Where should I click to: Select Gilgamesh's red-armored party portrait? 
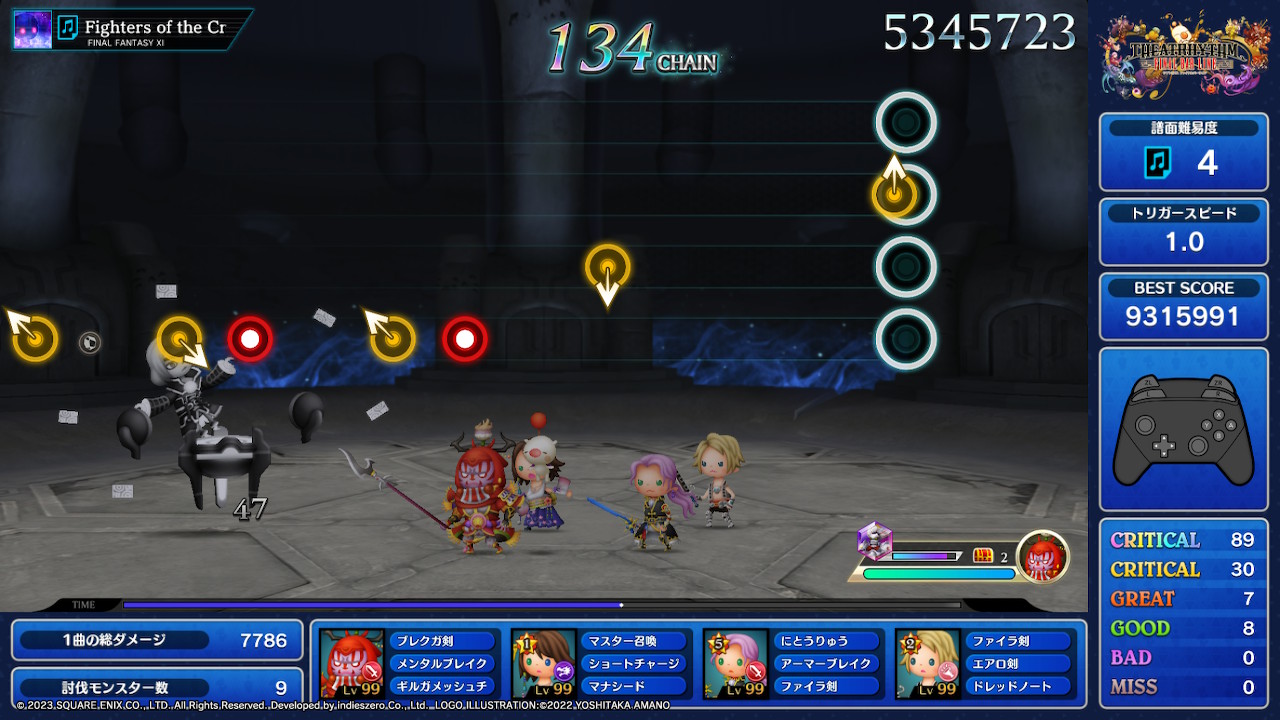[352, 663]
